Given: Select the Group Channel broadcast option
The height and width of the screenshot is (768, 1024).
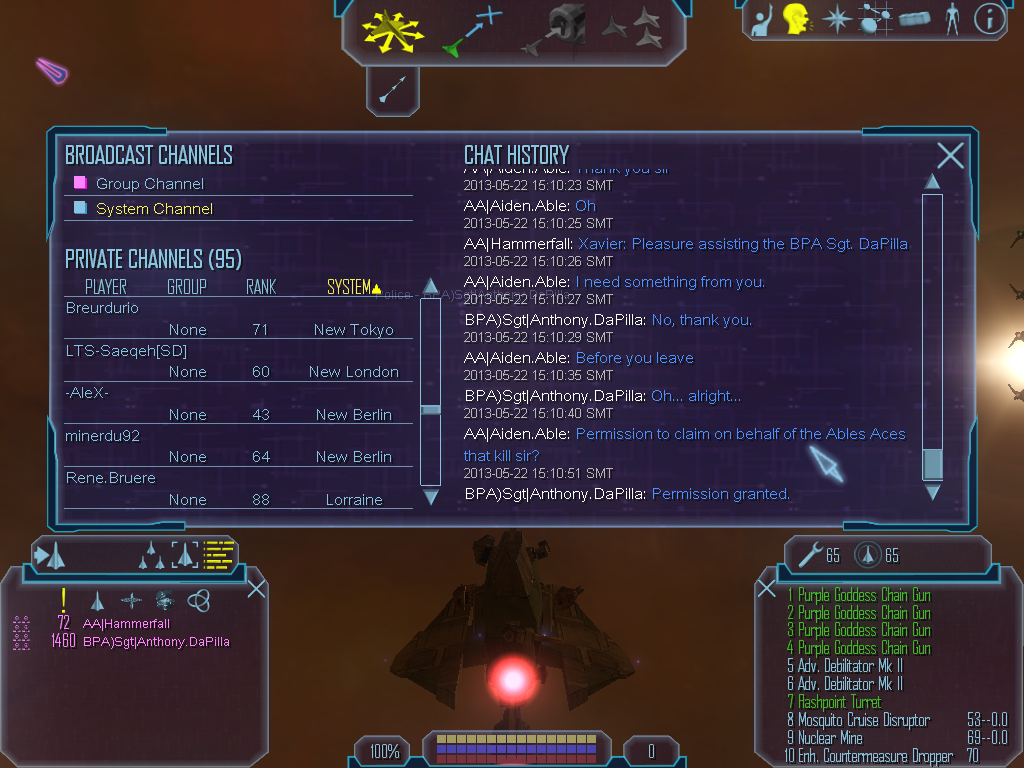Looking at the screenshot, I should 150,184.
